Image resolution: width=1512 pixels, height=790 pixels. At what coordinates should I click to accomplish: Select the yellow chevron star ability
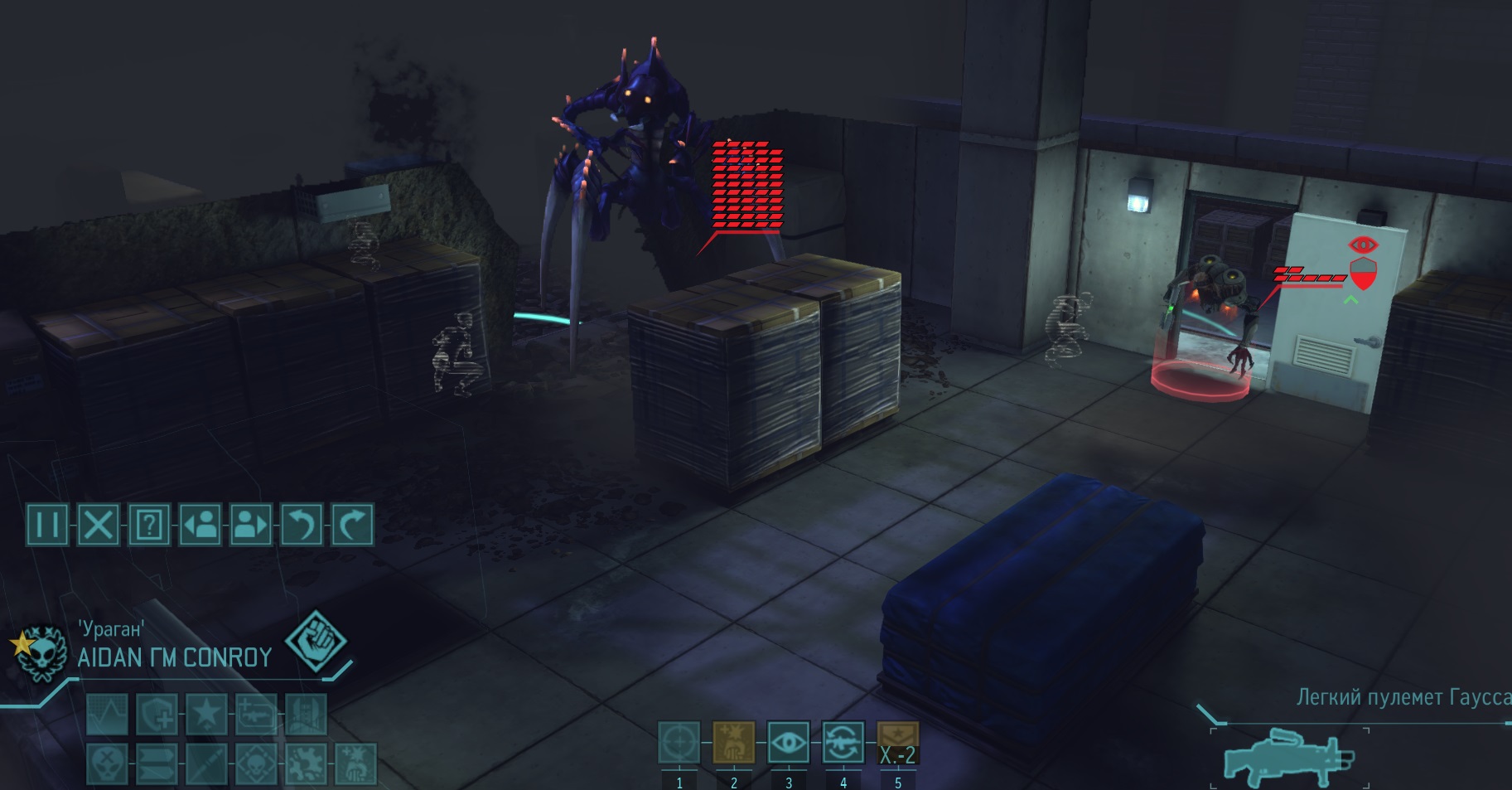point(897,743)
